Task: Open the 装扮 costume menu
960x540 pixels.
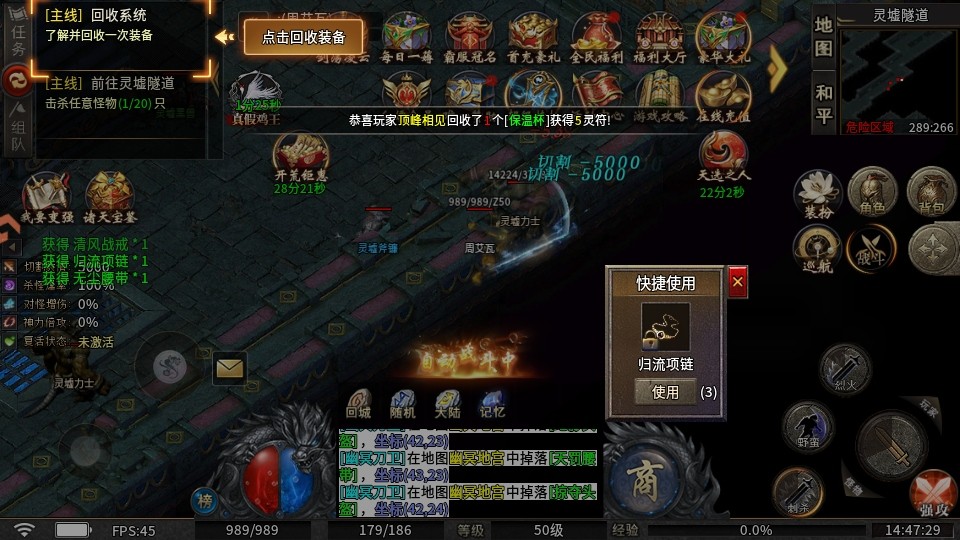Action: pyautogui.click(x=816, y=192)
